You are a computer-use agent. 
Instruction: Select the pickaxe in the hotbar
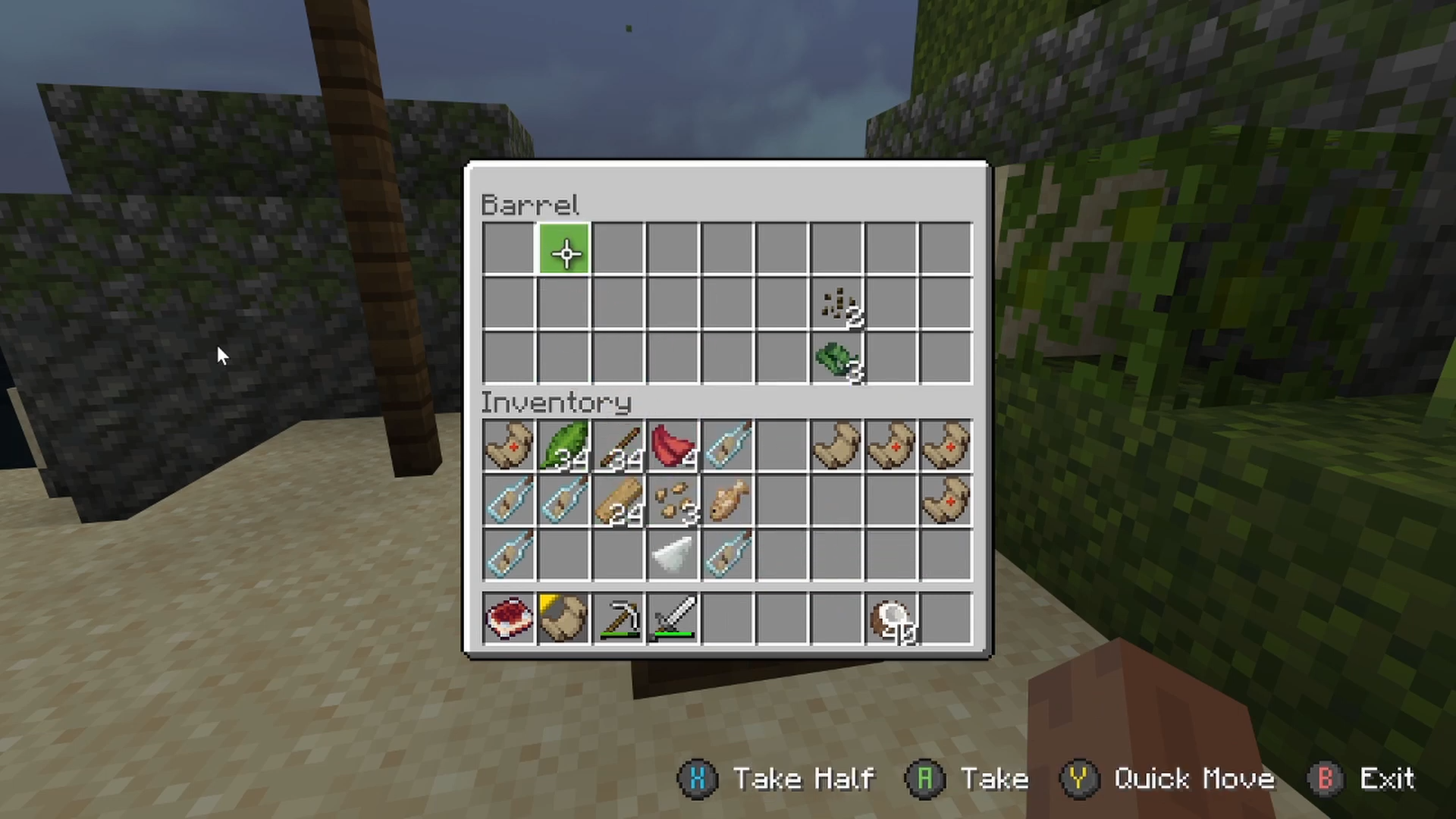(x=619, y=618)
